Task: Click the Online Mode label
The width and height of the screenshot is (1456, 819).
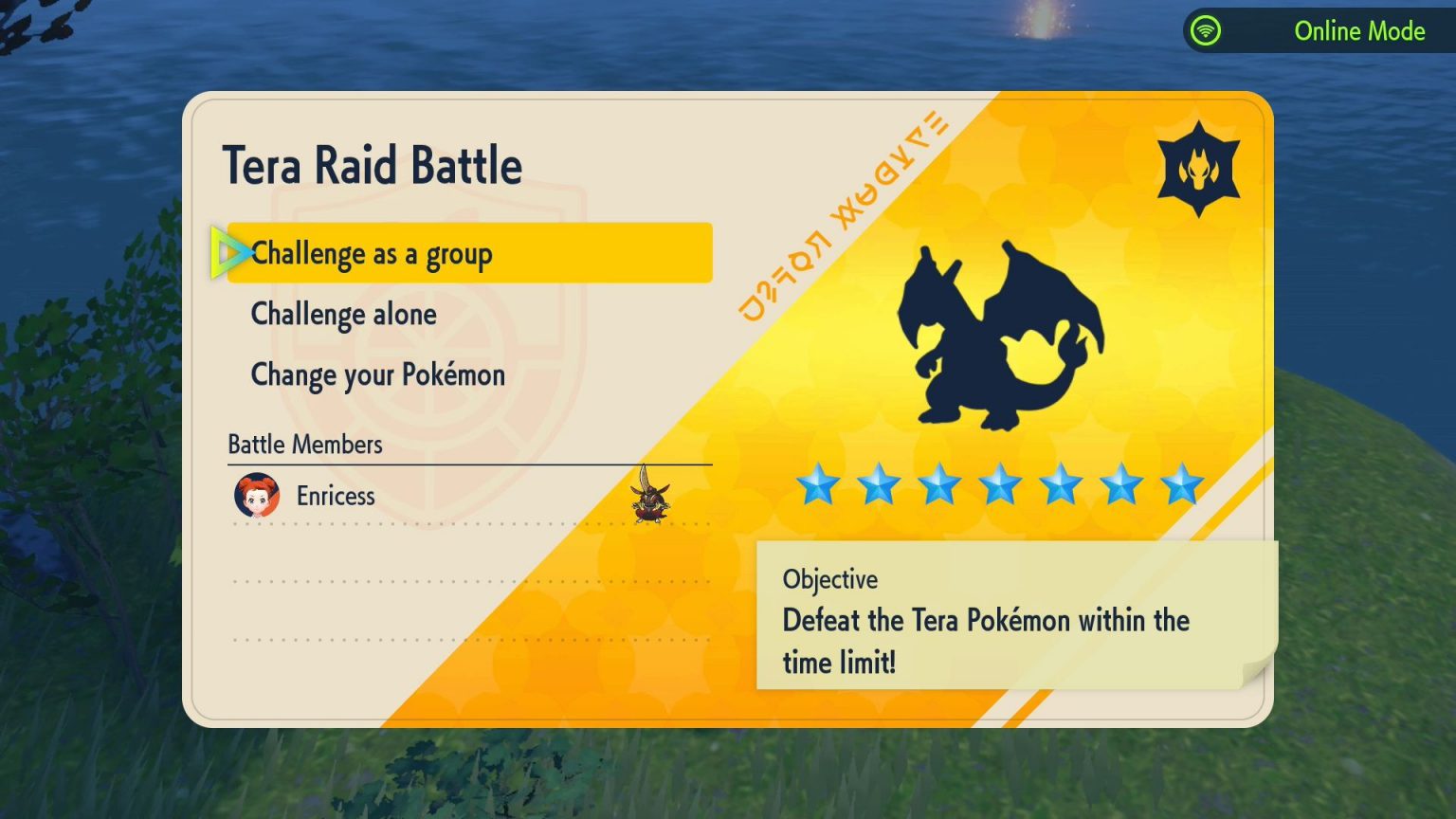Action: tap(1359, 30)
